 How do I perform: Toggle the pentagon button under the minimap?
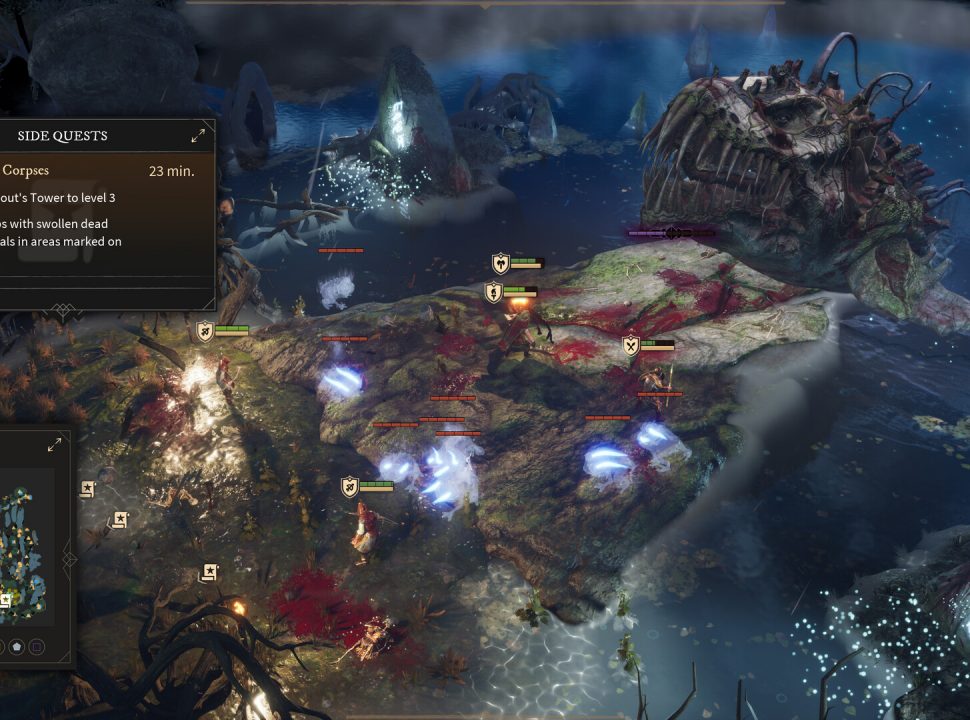pos(17,647)
